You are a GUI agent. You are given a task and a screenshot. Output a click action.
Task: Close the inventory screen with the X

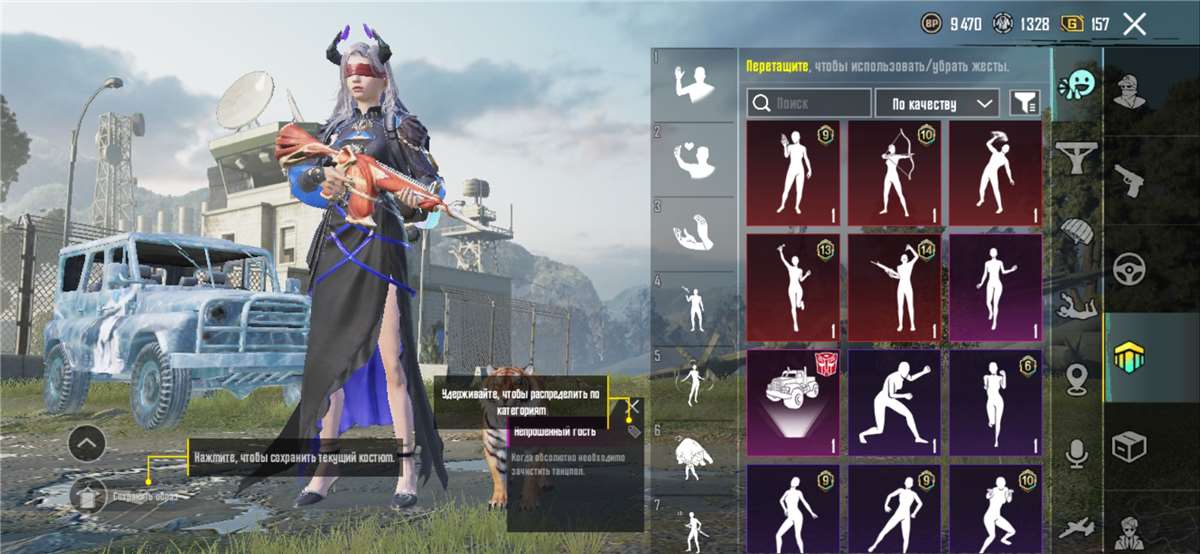point(1134,24)
